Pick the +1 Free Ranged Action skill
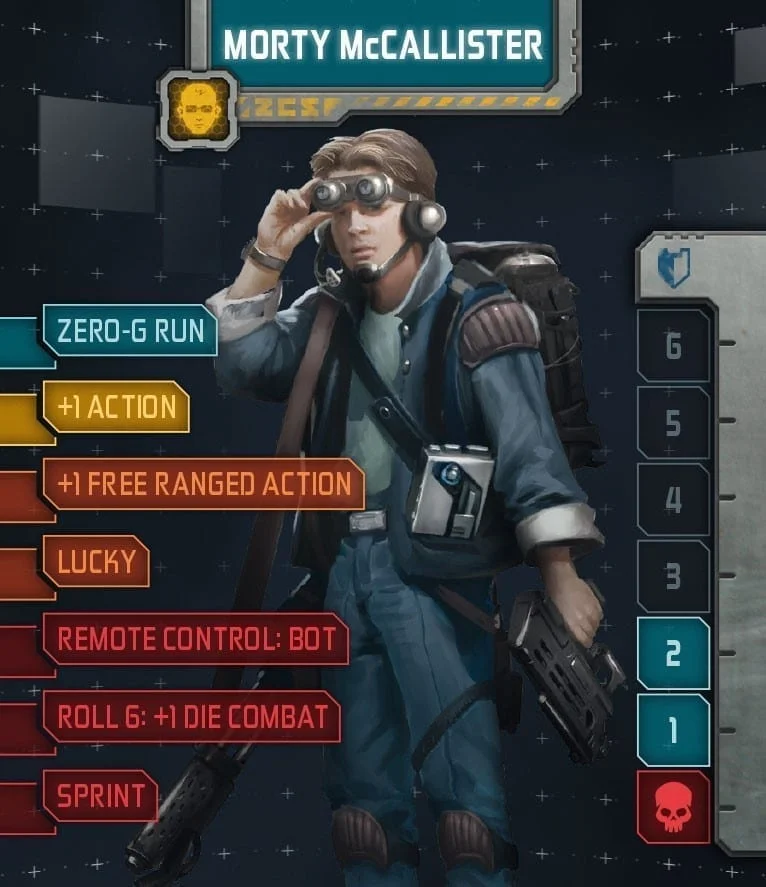The height and width of the screenshot is (887, 766). point(203,484)
